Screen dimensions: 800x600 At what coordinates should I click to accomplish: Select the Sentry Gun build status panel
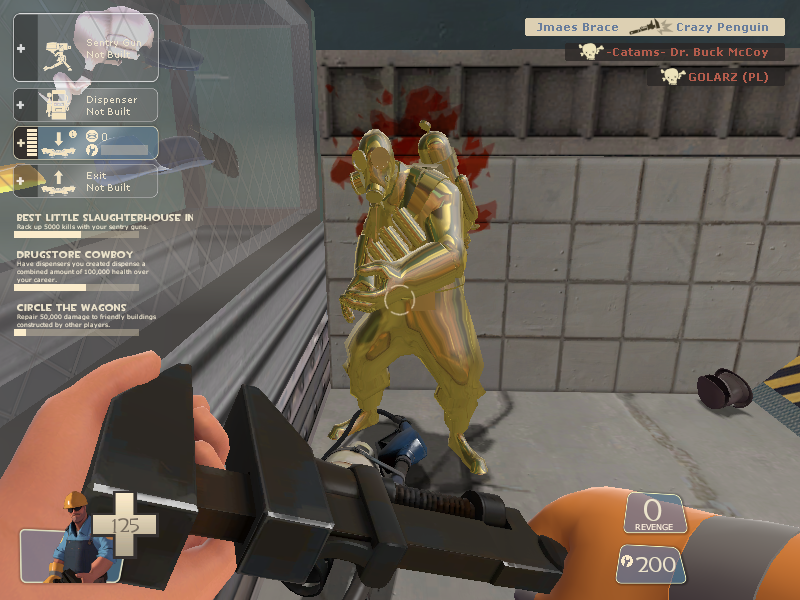[86, 47]
